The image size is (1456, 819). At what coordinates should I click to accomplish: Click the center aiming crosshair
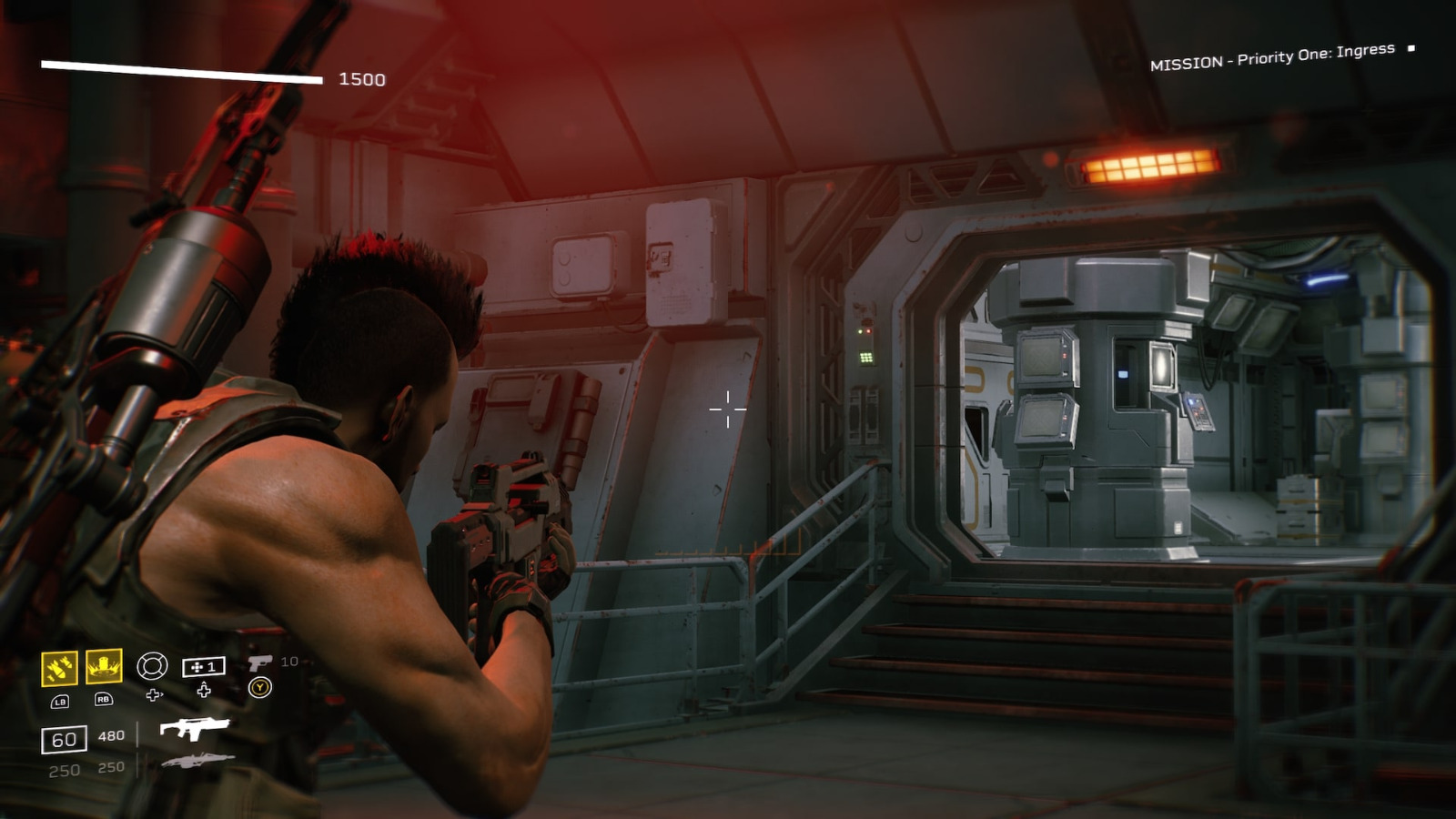point(728,411)
